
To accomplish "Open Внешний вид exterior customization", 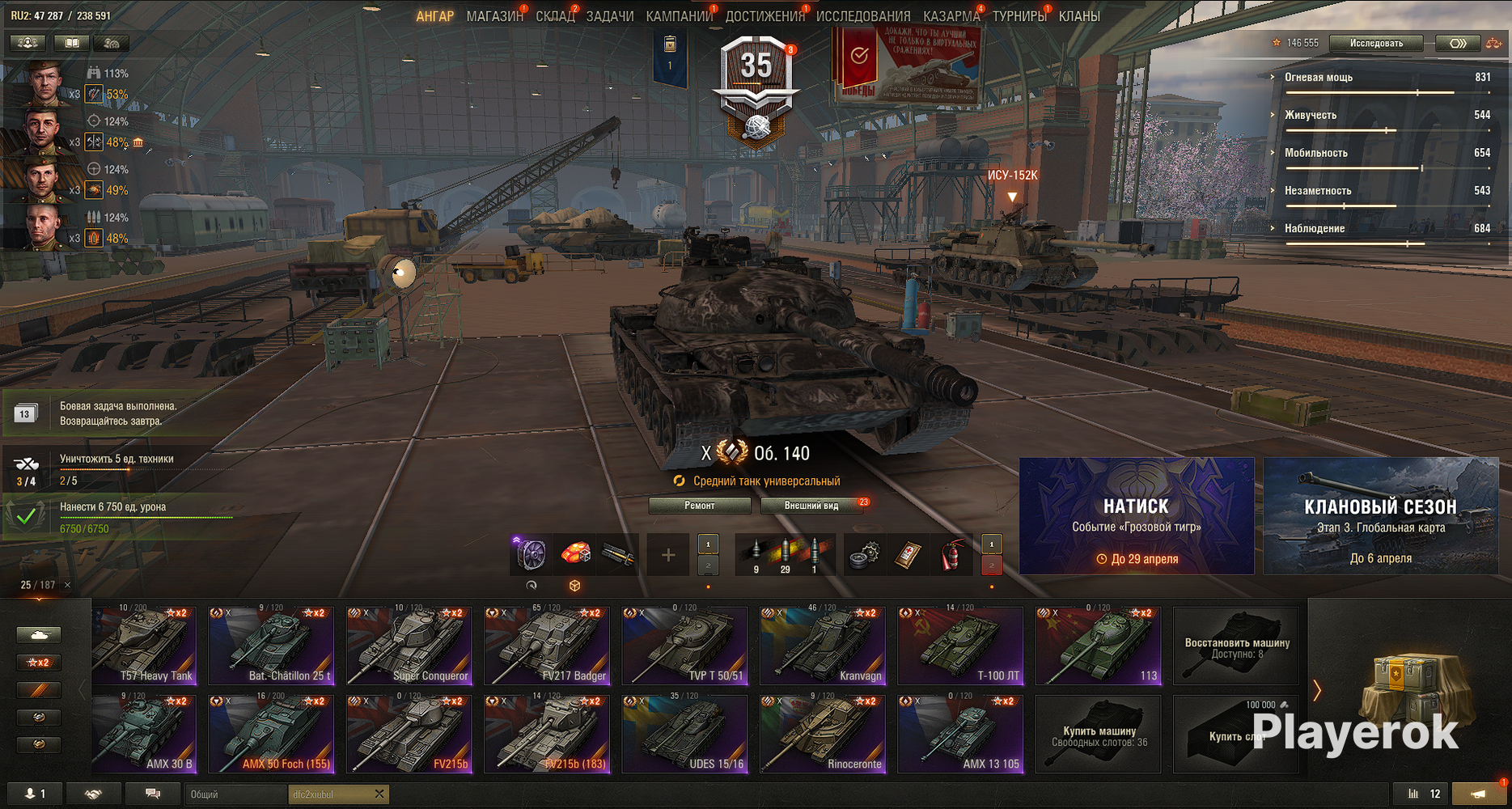I will pyautogui.click(x=811, y=506).
